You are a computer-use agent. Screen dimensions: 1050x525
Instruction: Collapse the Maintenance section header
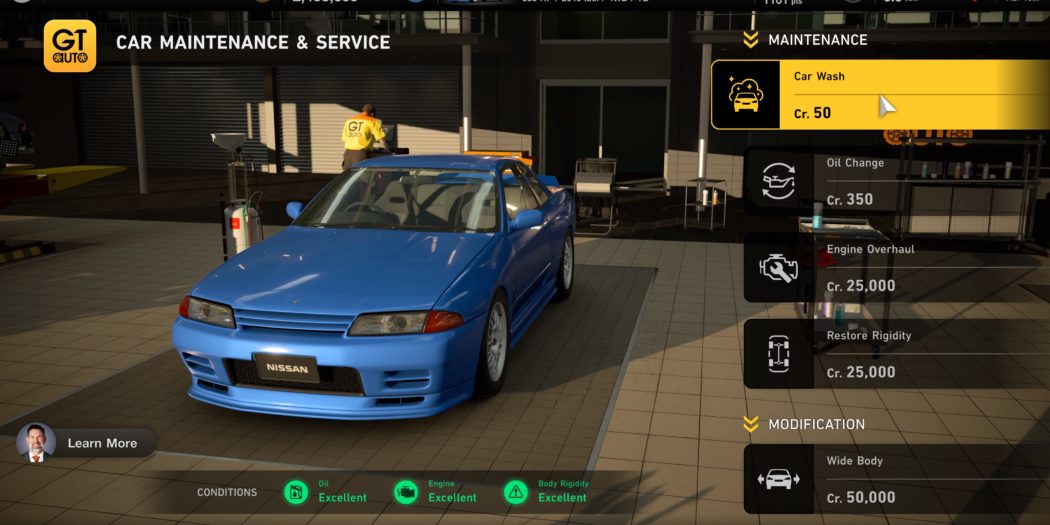tap(805, 40)
